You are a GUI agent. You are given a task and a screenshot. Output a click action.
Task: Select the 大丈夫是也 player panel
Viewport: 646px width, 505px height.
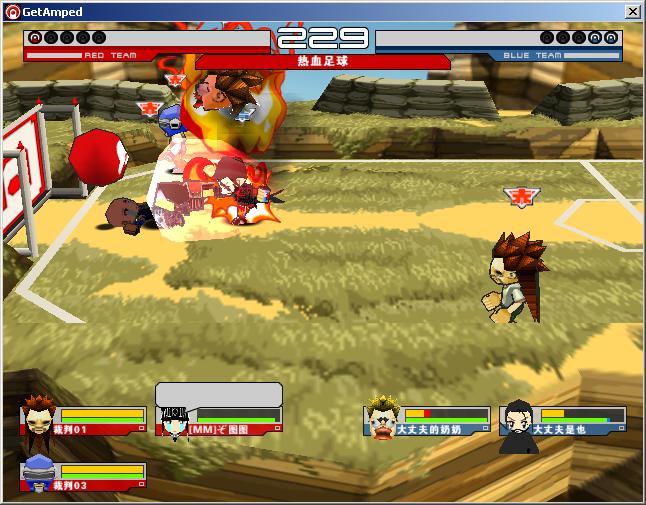[x=564, y=420]
